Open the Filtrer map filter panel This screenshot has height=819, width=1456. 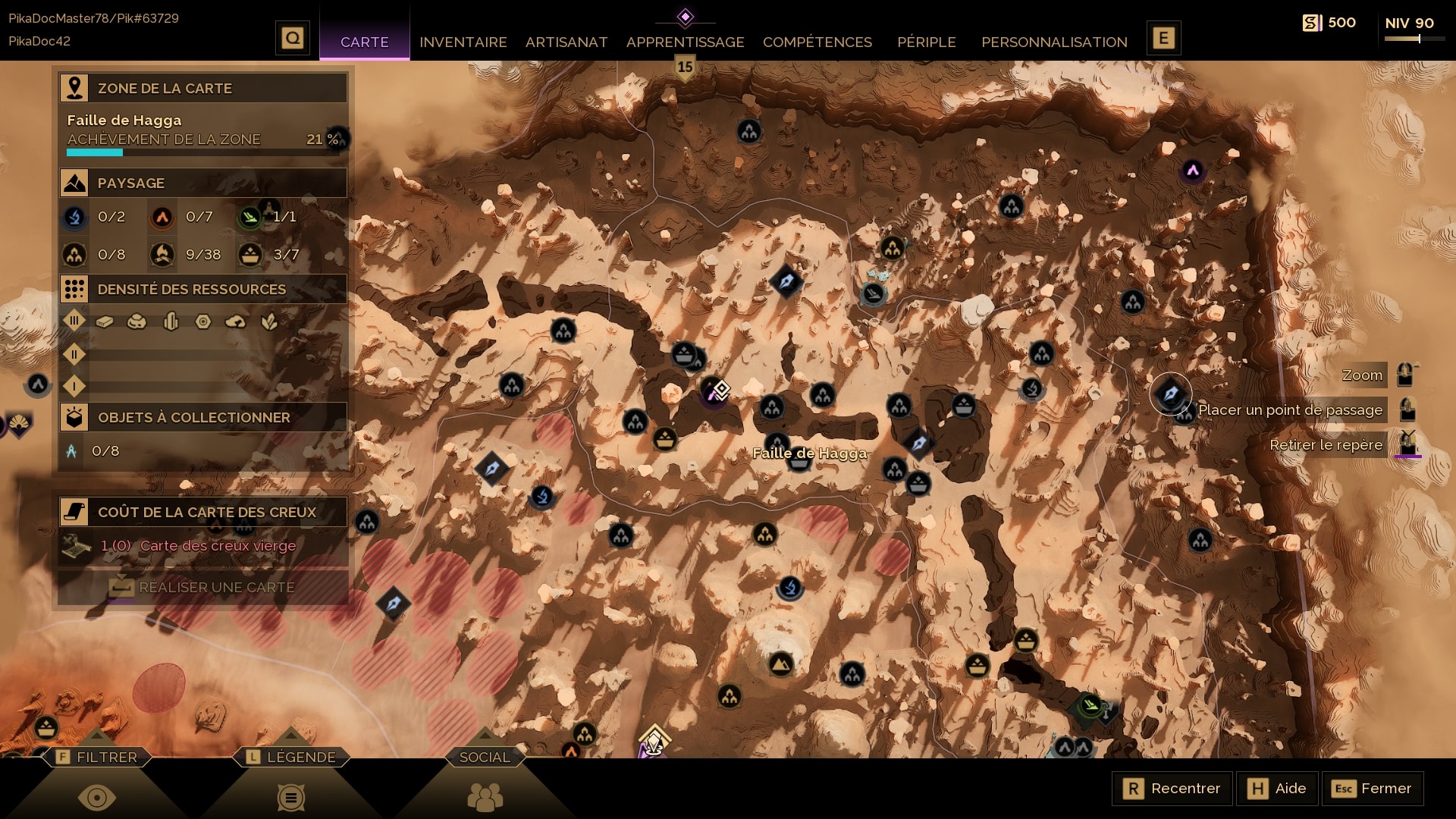(97, 757)
